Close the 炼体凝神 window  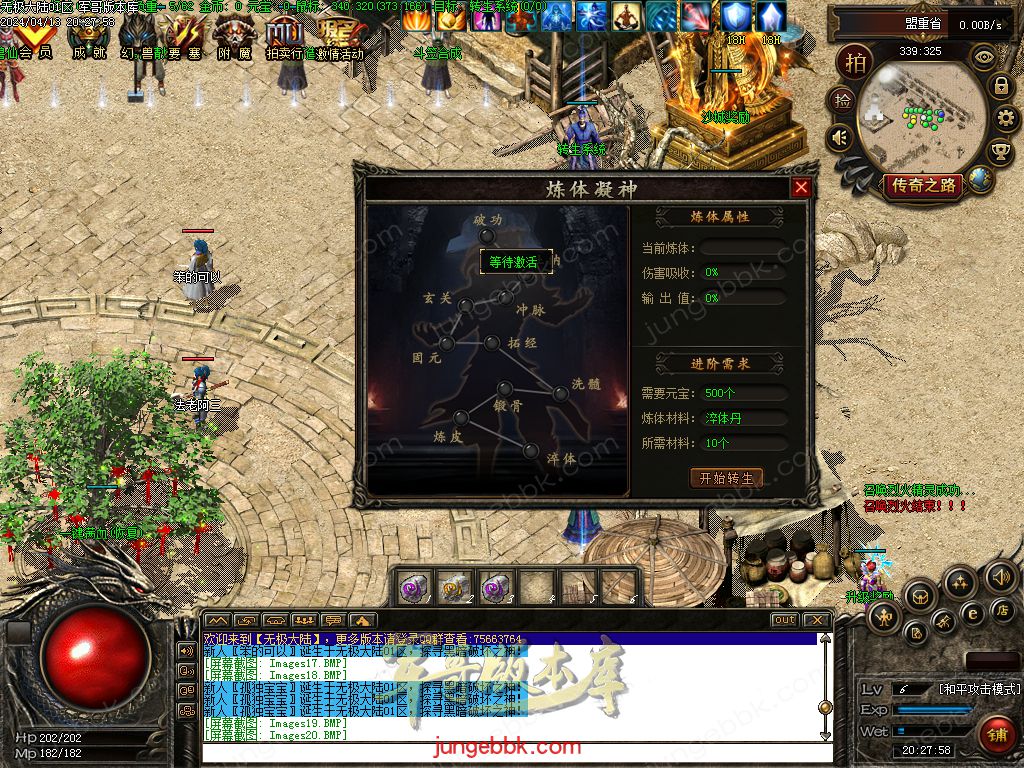click(801, 188)
